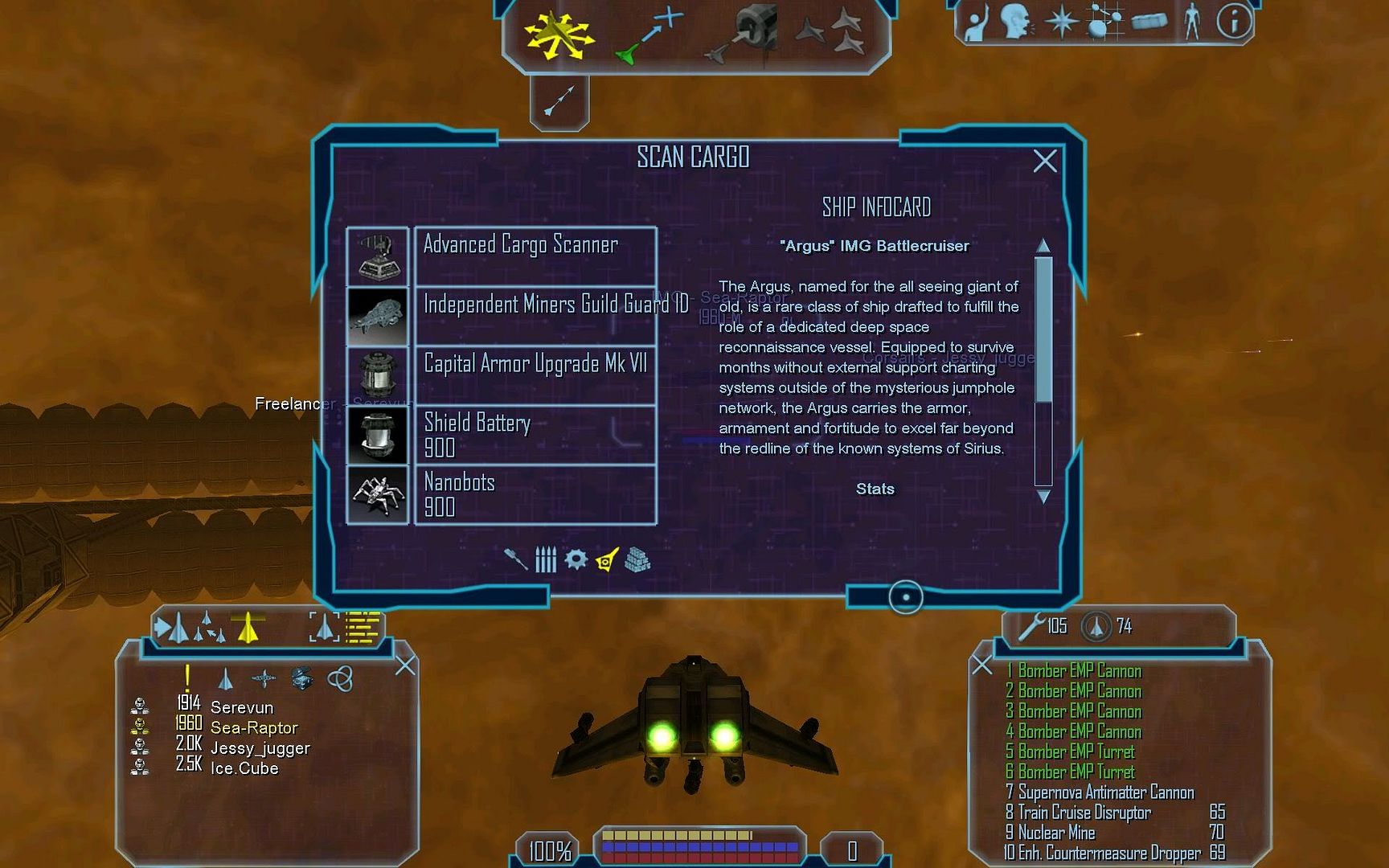This screenshot has width=1389, height=868.
Task: Activate the yellow free flight maneuver icon
Action: point(558,35)
